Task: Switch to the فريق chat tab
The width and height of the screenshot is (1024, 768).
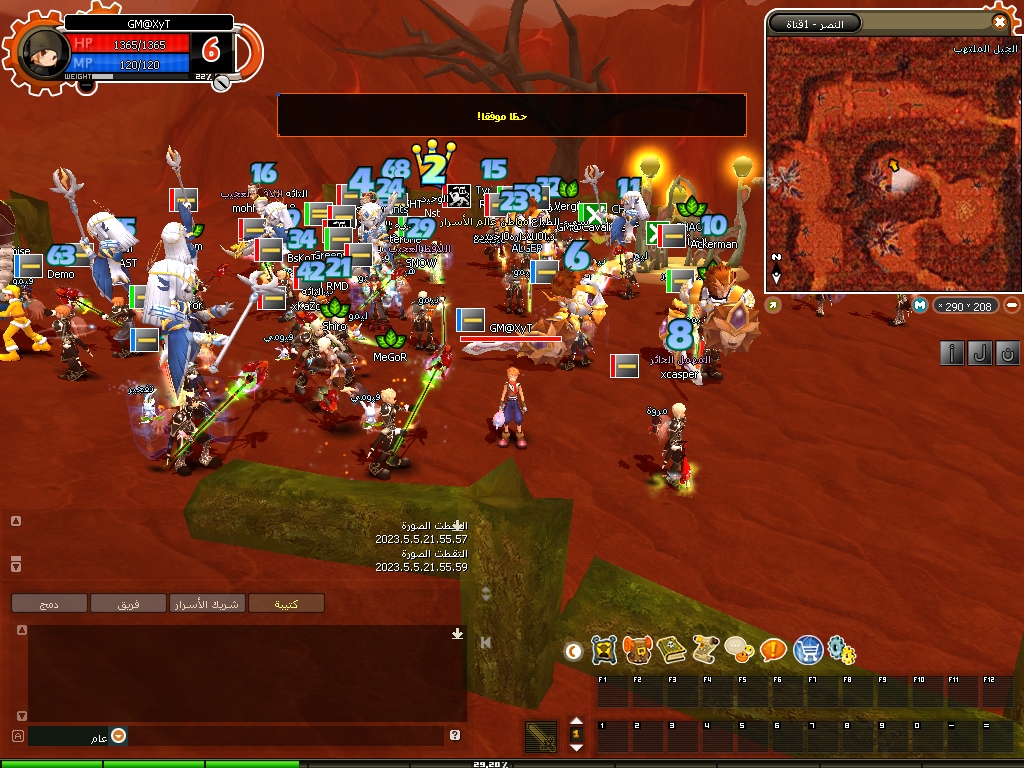Action: coord(128,603)
